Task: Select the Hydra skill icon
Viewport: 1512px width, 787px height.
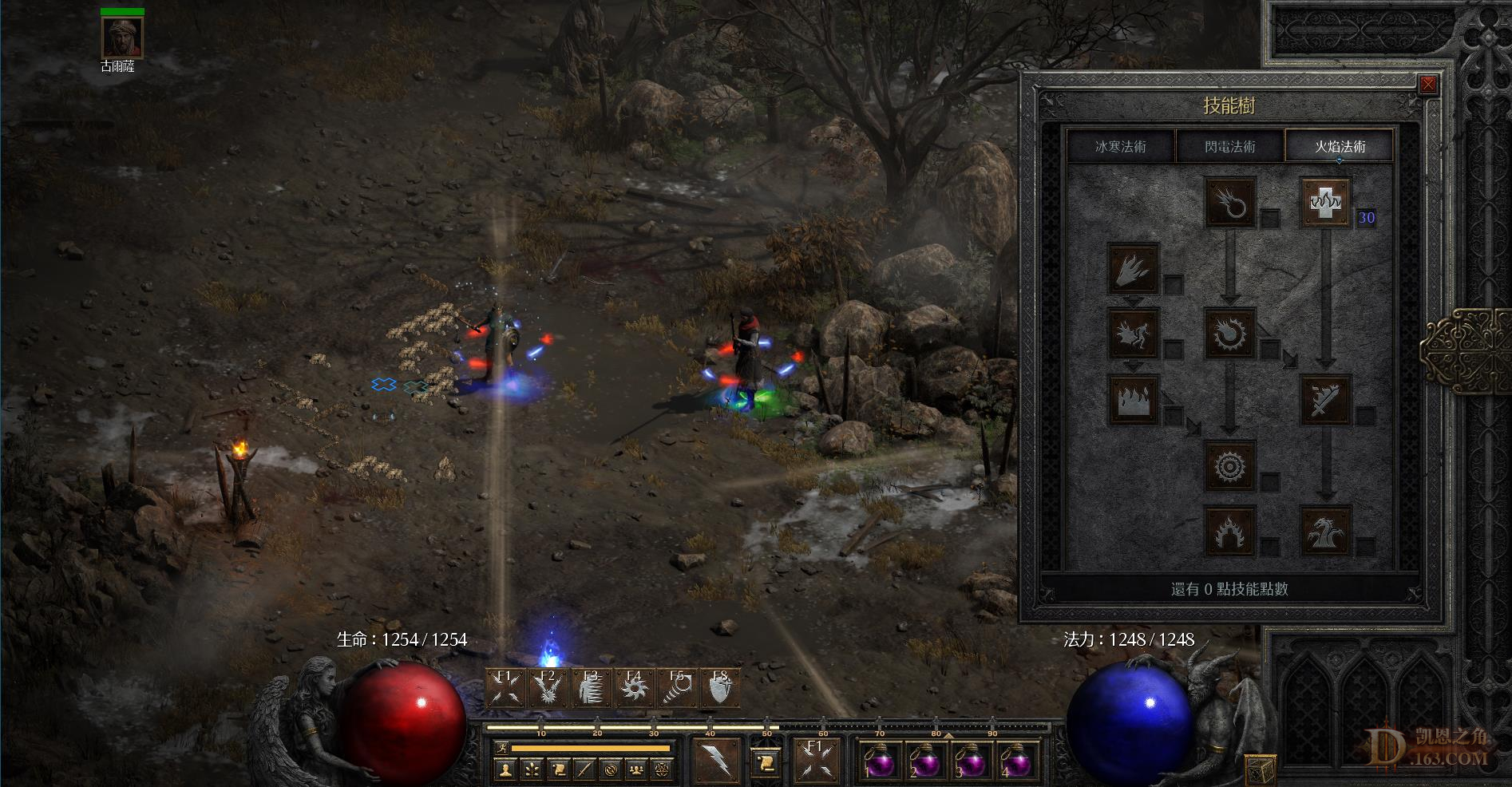Action: click(1326, 530)
